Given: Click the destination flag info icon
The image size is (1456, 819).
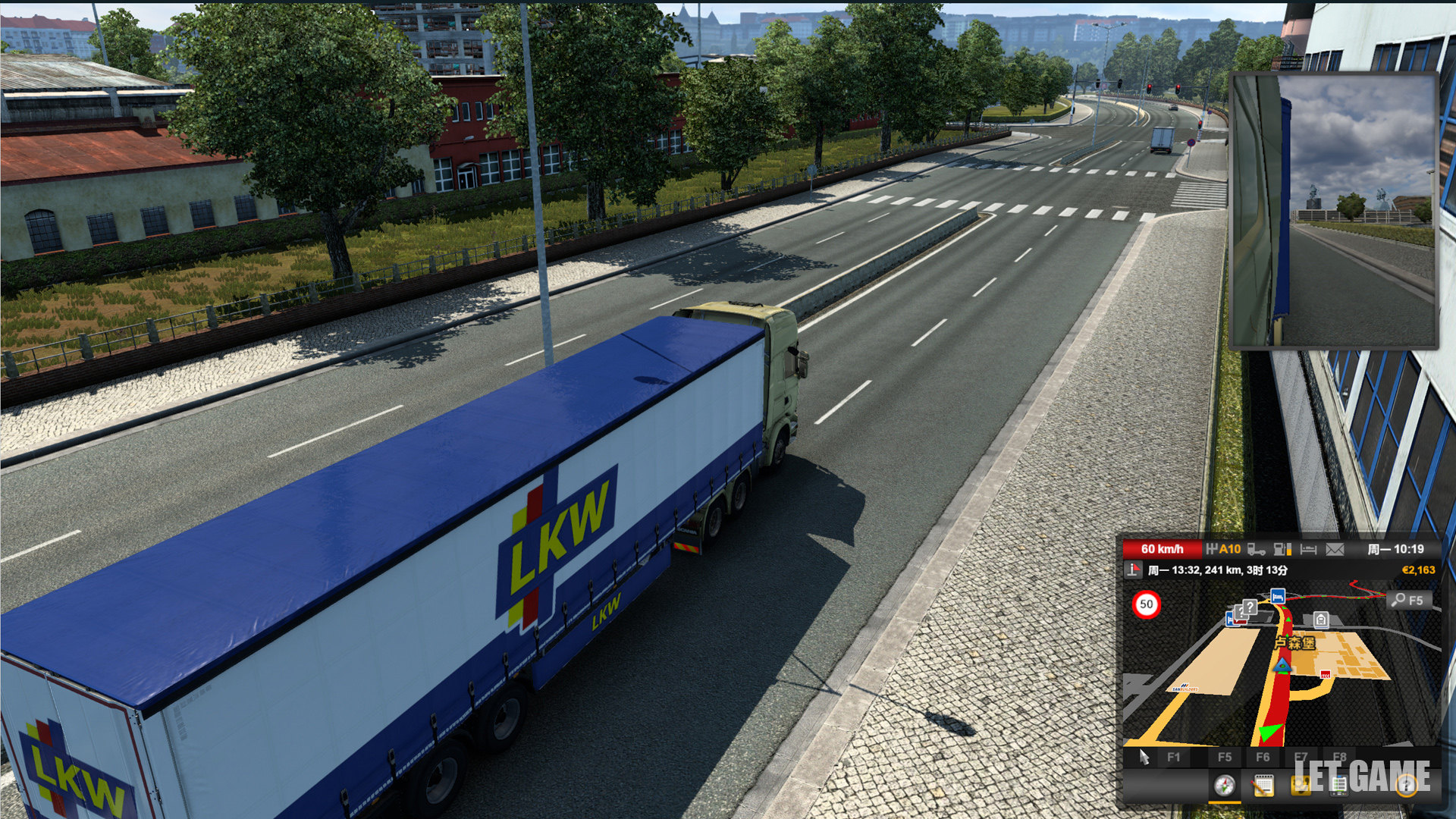Looking at the screenshot, I should point(1134,570).
